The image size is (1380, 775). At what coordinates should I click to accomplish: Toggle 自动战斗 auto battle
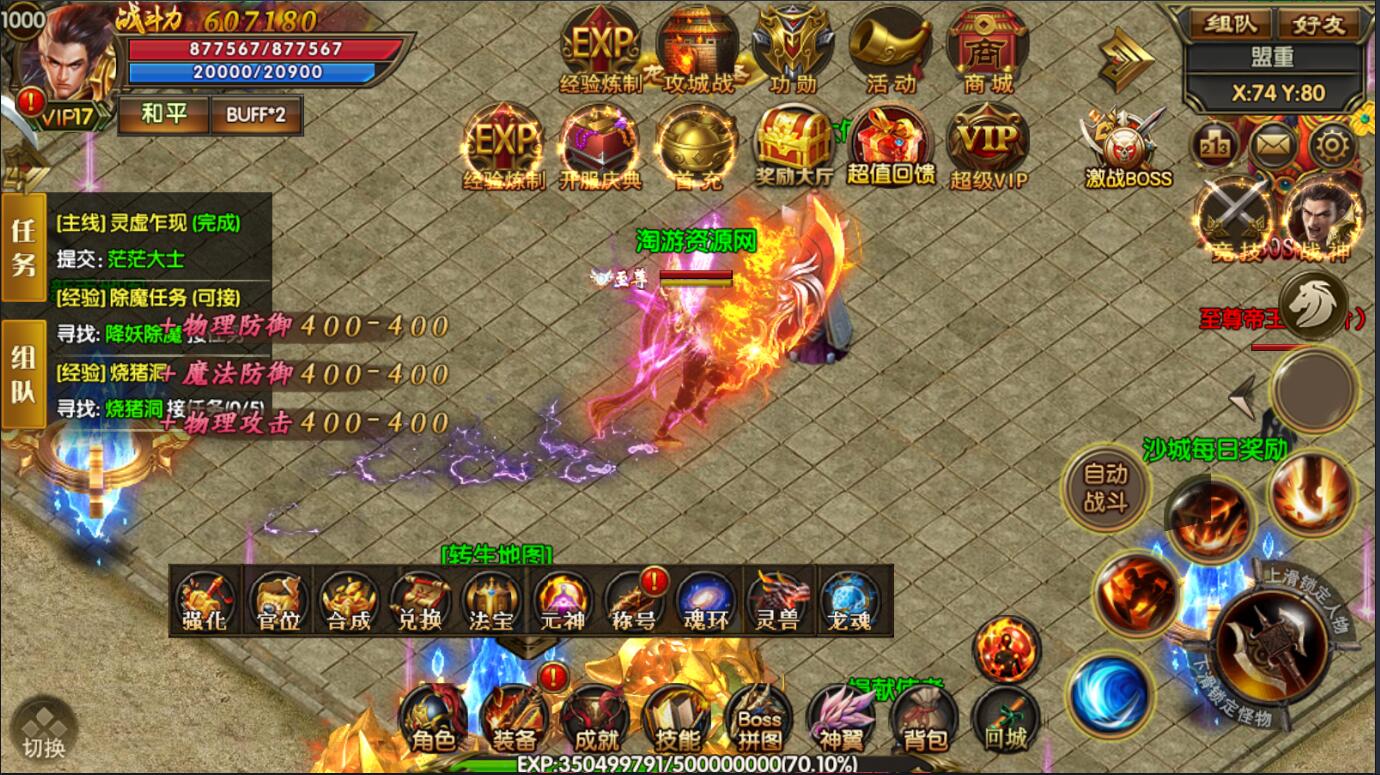coord(1105,488)
